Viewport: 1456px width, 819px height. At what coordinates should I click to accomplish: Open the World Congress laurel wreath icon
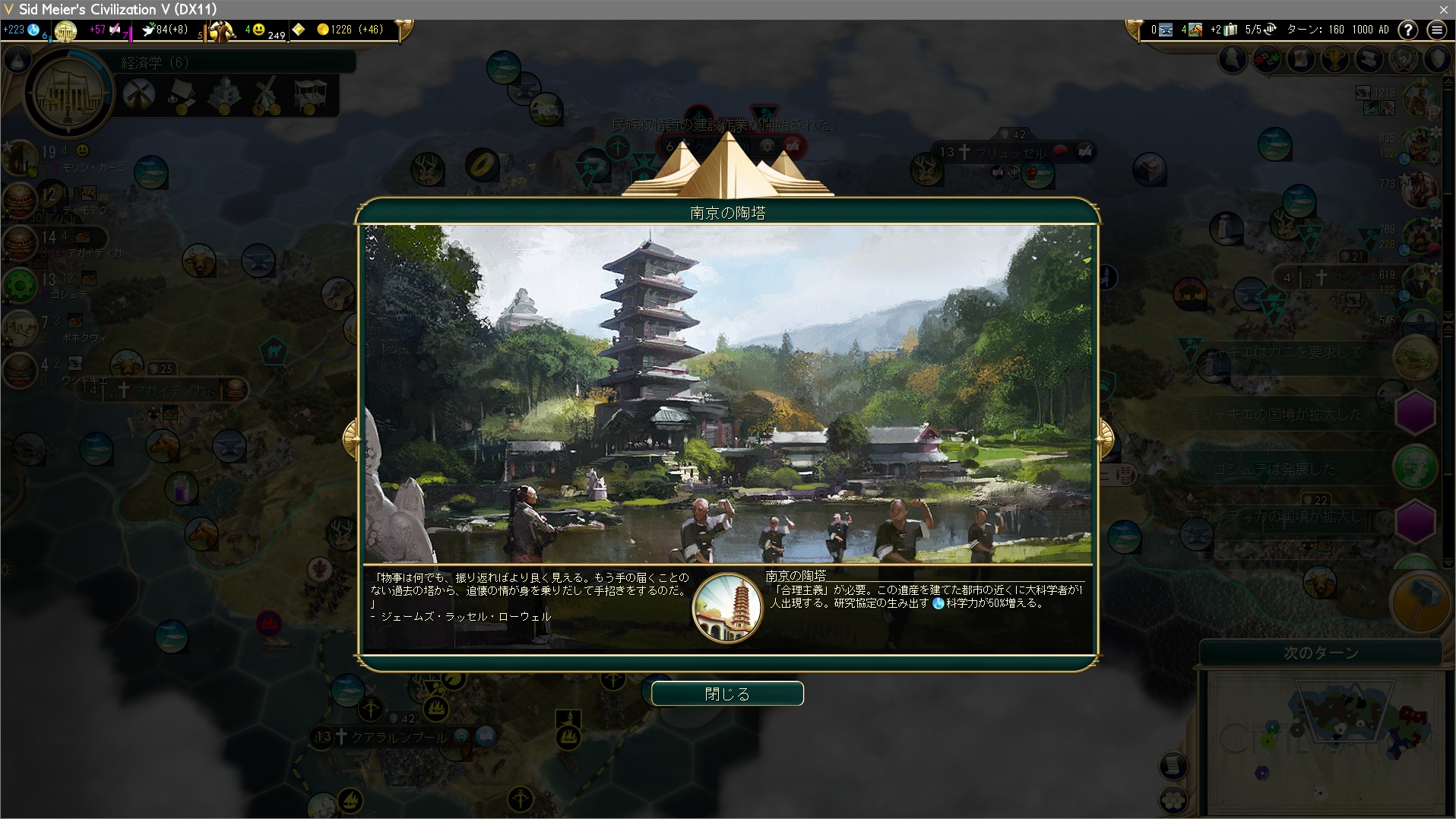pyautogui.click(x=1404, y=59)
